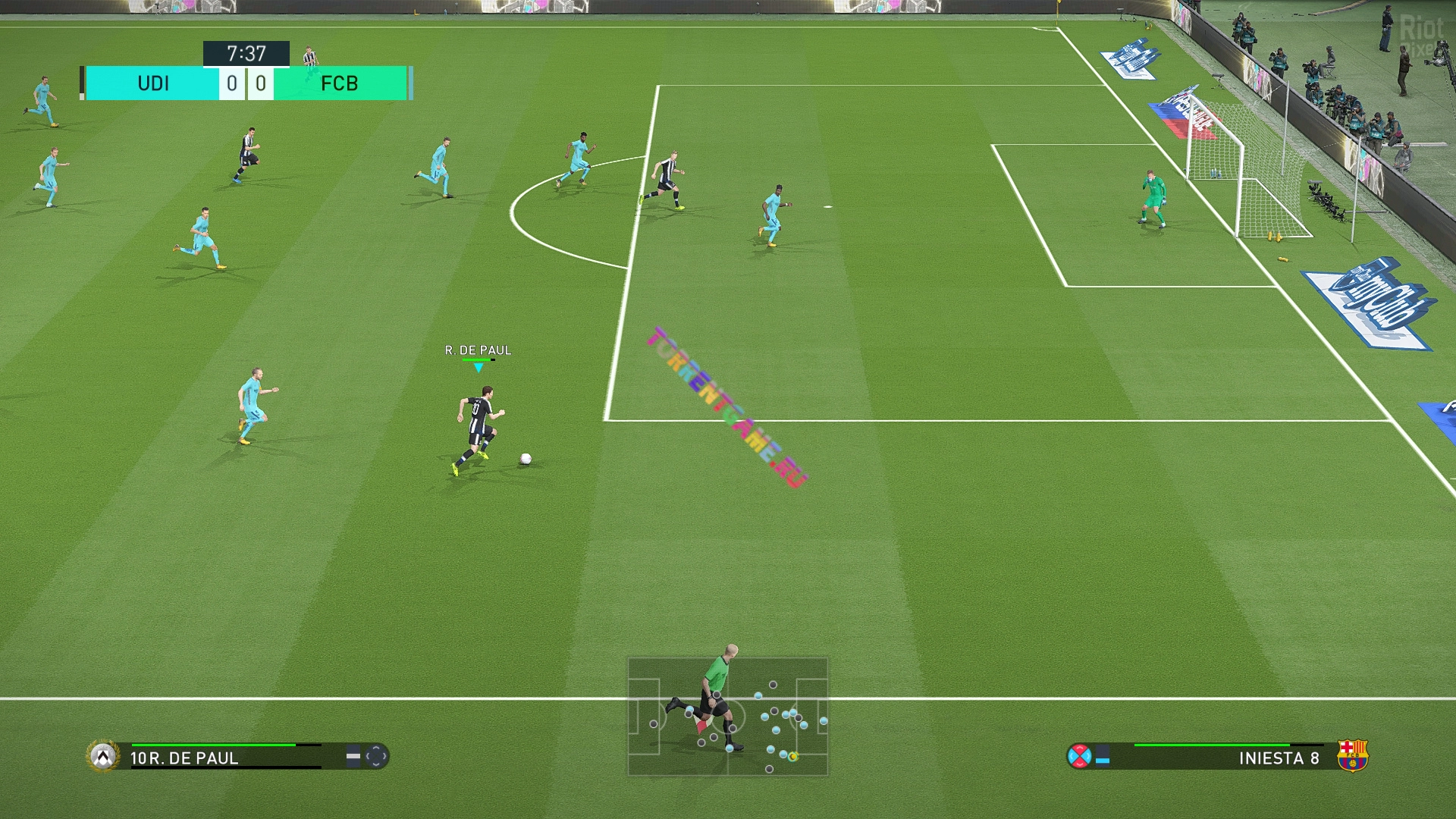Screen dimensions: 1456x819
Task: Click the pitch radar minimap
Action: click(727, 717)
